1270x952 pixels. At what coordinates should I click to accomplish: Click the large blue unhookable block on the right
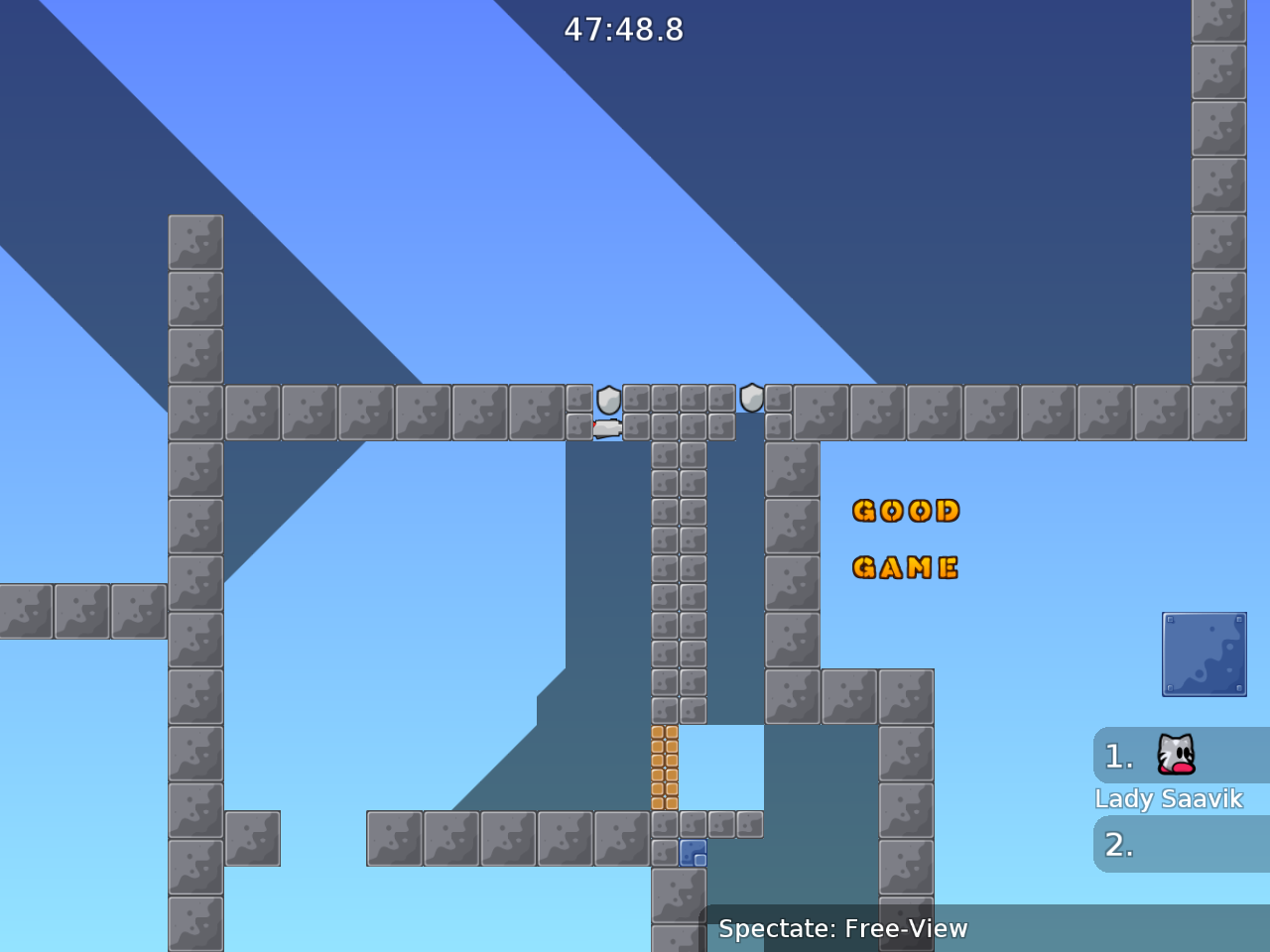point(1204,654)
